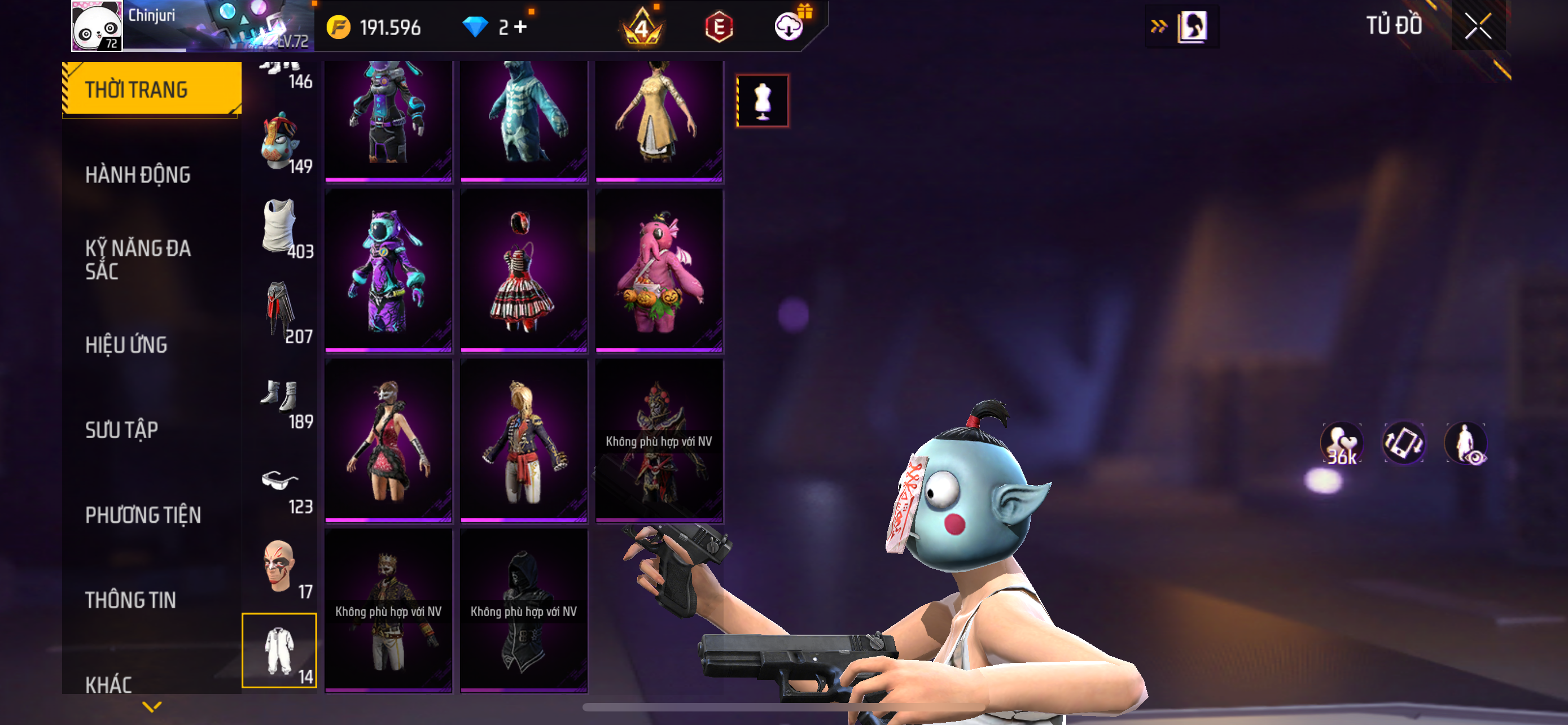Select the Kỹ Năng Đa Sắc menu

[x=138, y=259]
